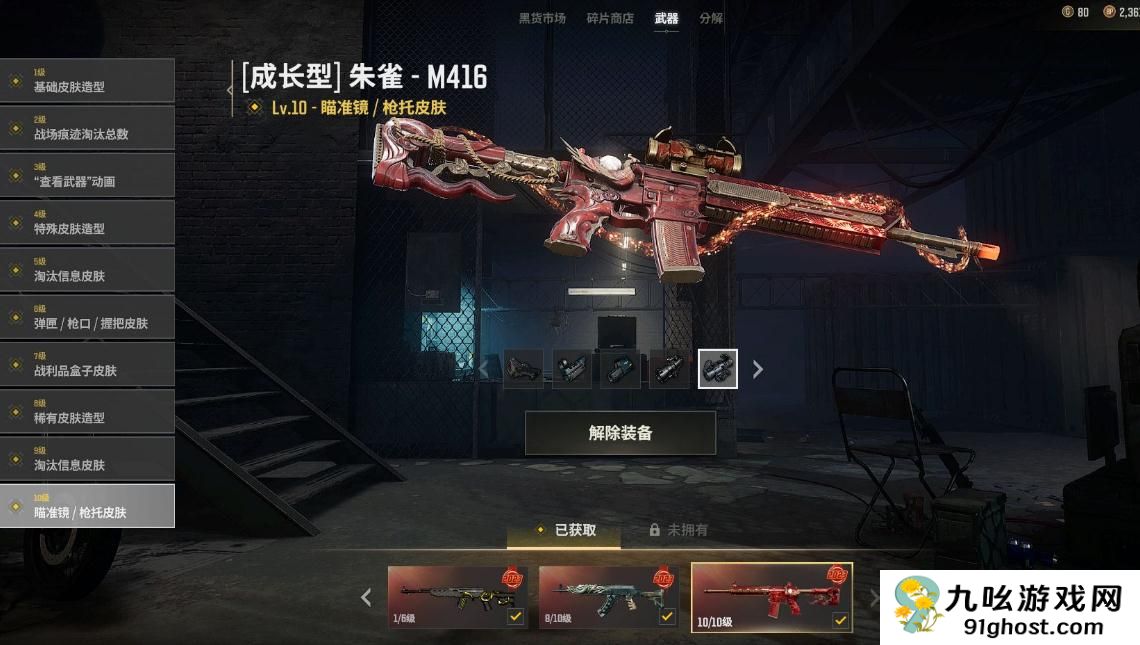Viewport: 1140px width, 645px height.
Task: Show the 未拥有 skins tab
Action: pyautogui.click(x=679, y=530)
